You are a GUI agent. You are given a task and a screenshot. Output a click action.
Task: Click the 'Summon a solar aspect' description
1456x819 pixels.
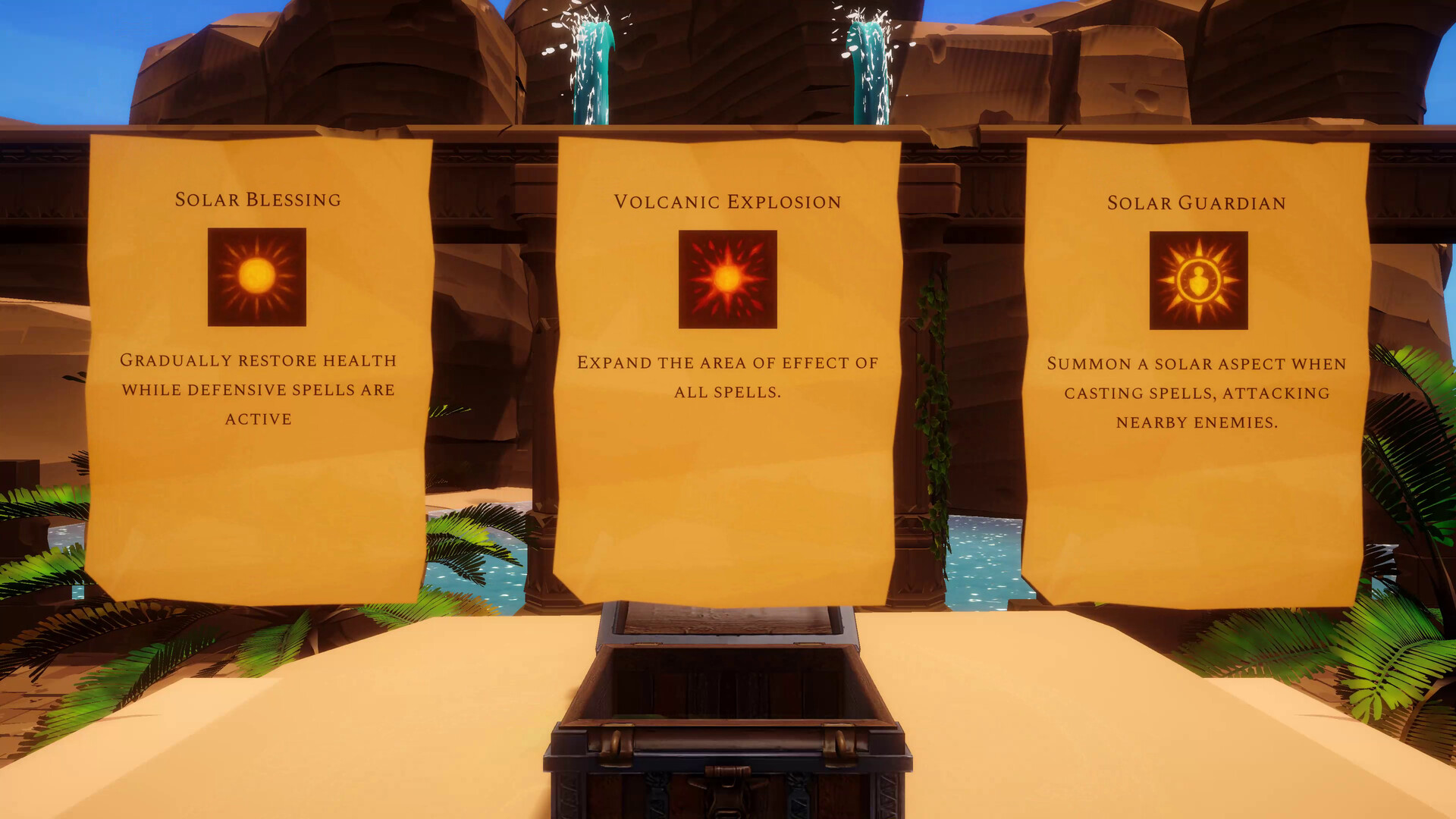pyautogui.click(x=1198, y=392)
